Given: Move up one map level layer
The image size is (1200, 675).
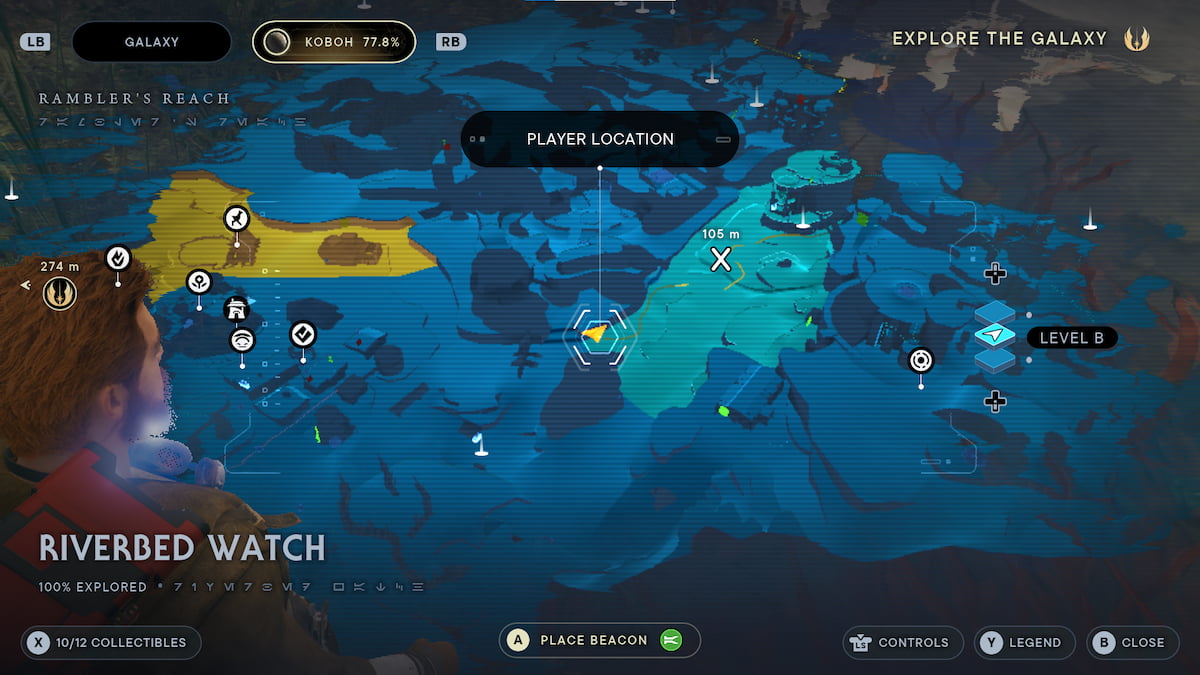Looking at the screenshot, I should [x=994, y=273].
